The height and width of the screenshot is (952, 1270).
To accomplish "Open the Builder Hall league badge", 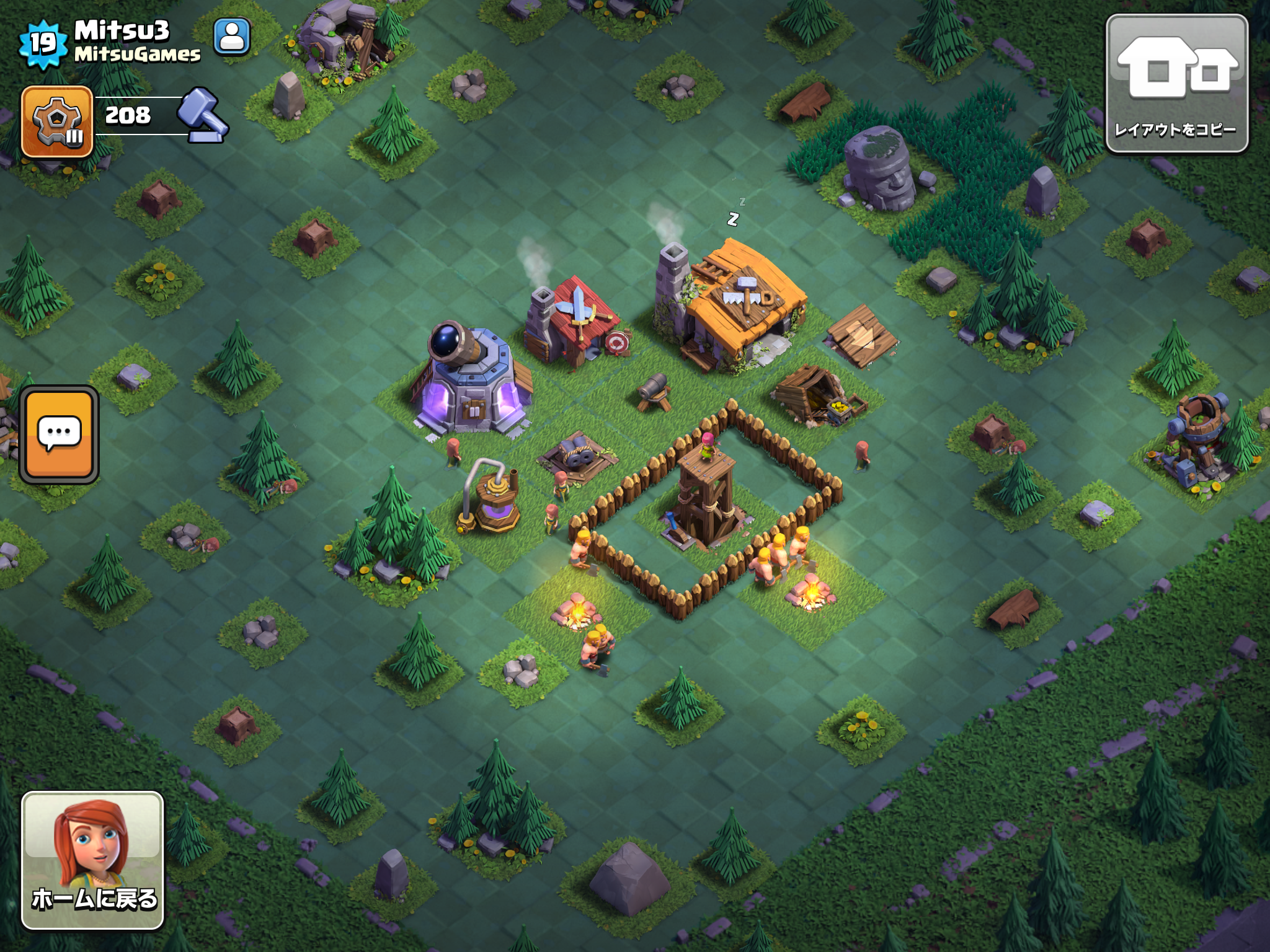I will click(57, 121).
